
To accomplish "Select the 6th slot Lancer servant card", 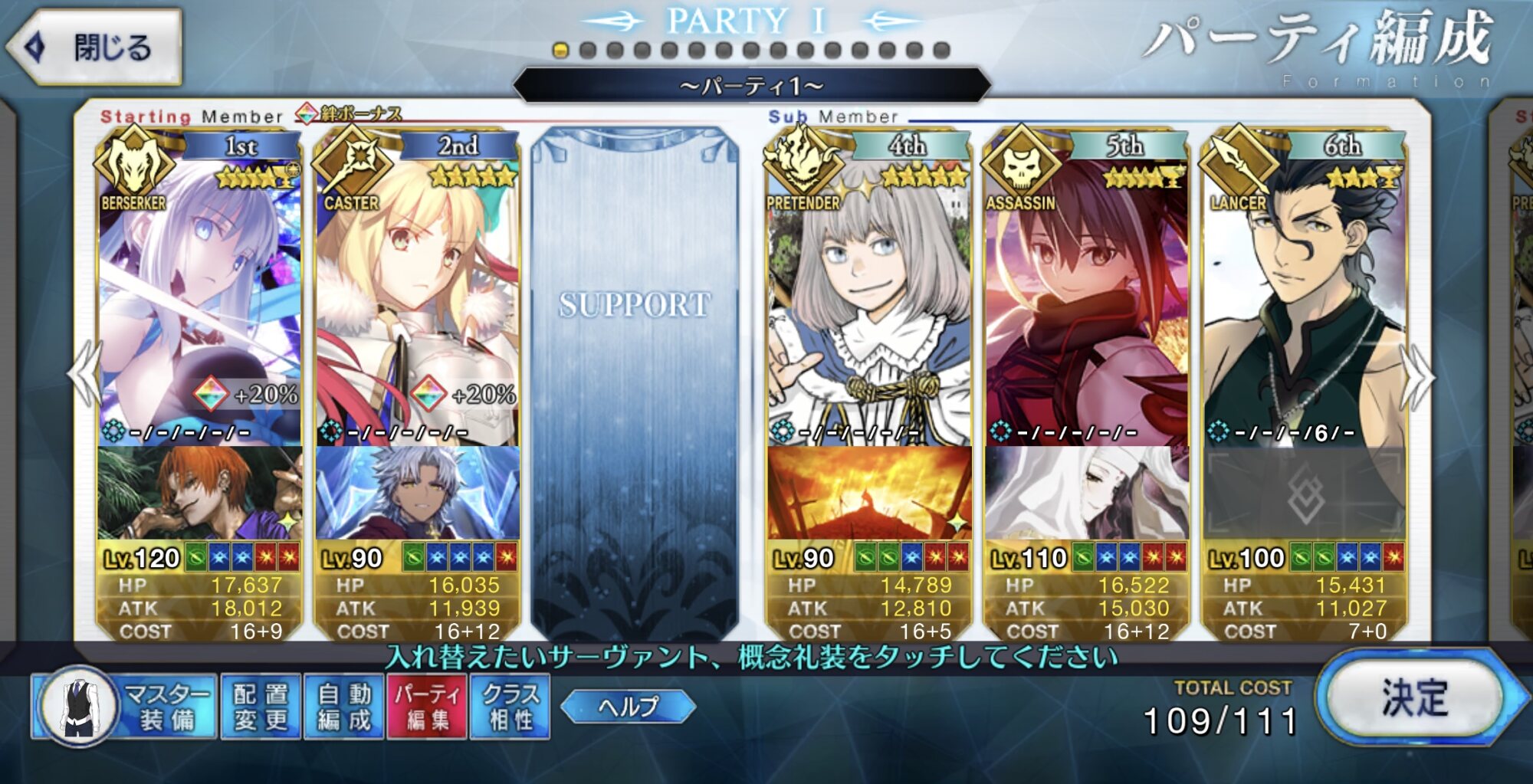I will click(x=1304, y=299).
